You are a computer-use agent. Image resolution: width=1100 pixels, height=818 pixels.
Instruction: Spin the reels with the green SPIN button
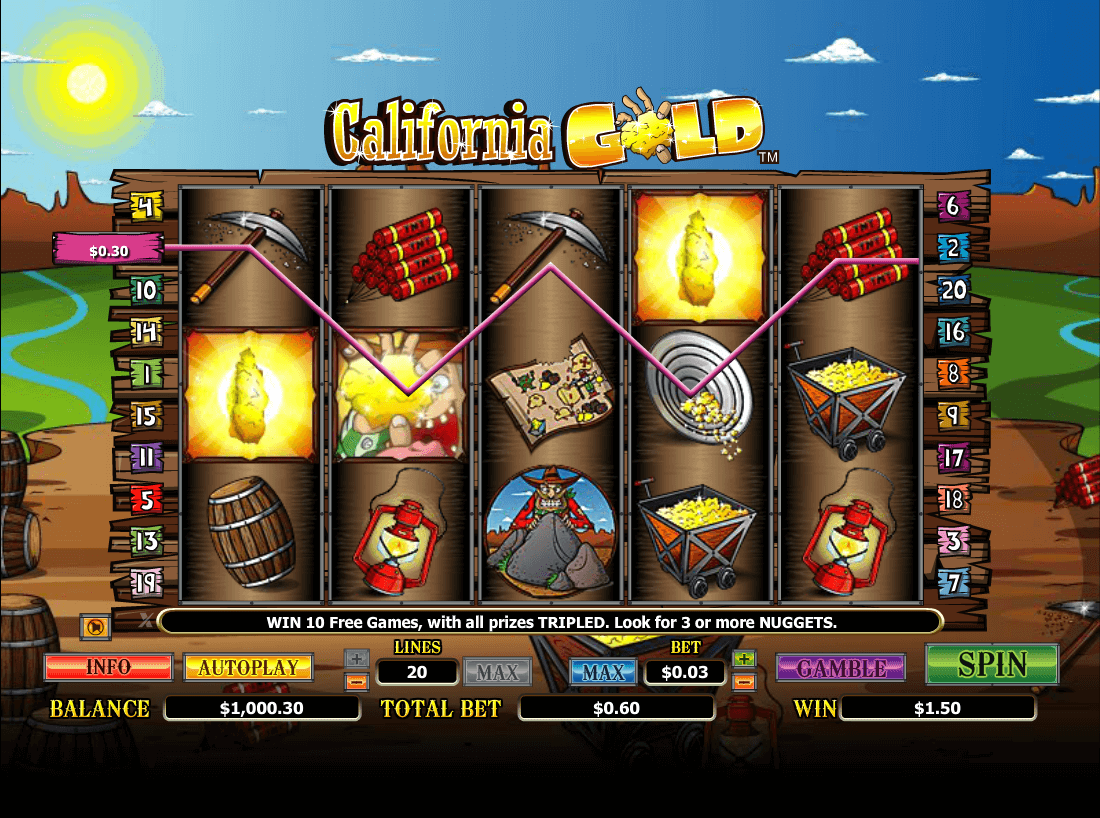(x=991, y=665)
